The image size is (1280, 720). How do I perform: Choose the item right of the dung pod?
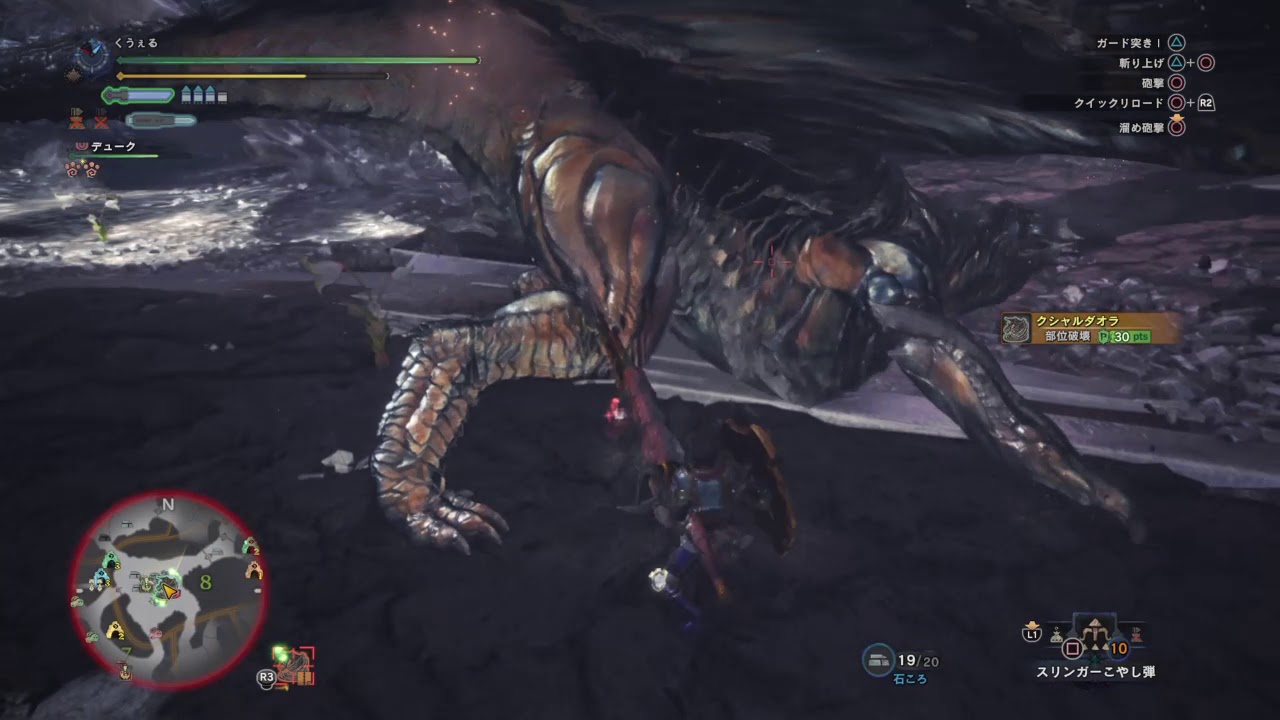pos(1138,634)
